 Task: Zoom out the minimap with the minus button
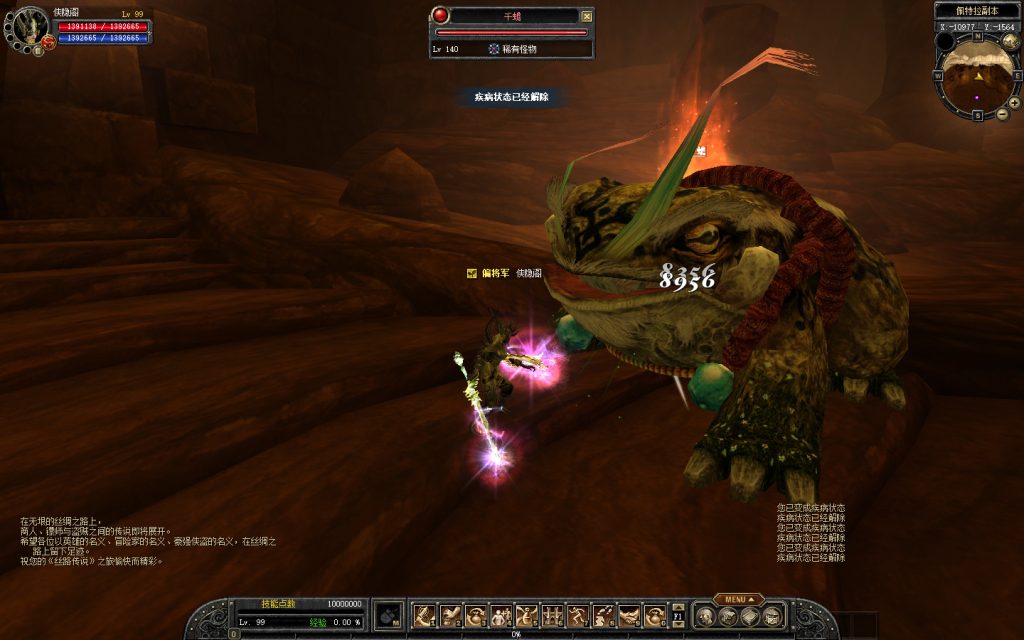click(x=1002, y=114)
